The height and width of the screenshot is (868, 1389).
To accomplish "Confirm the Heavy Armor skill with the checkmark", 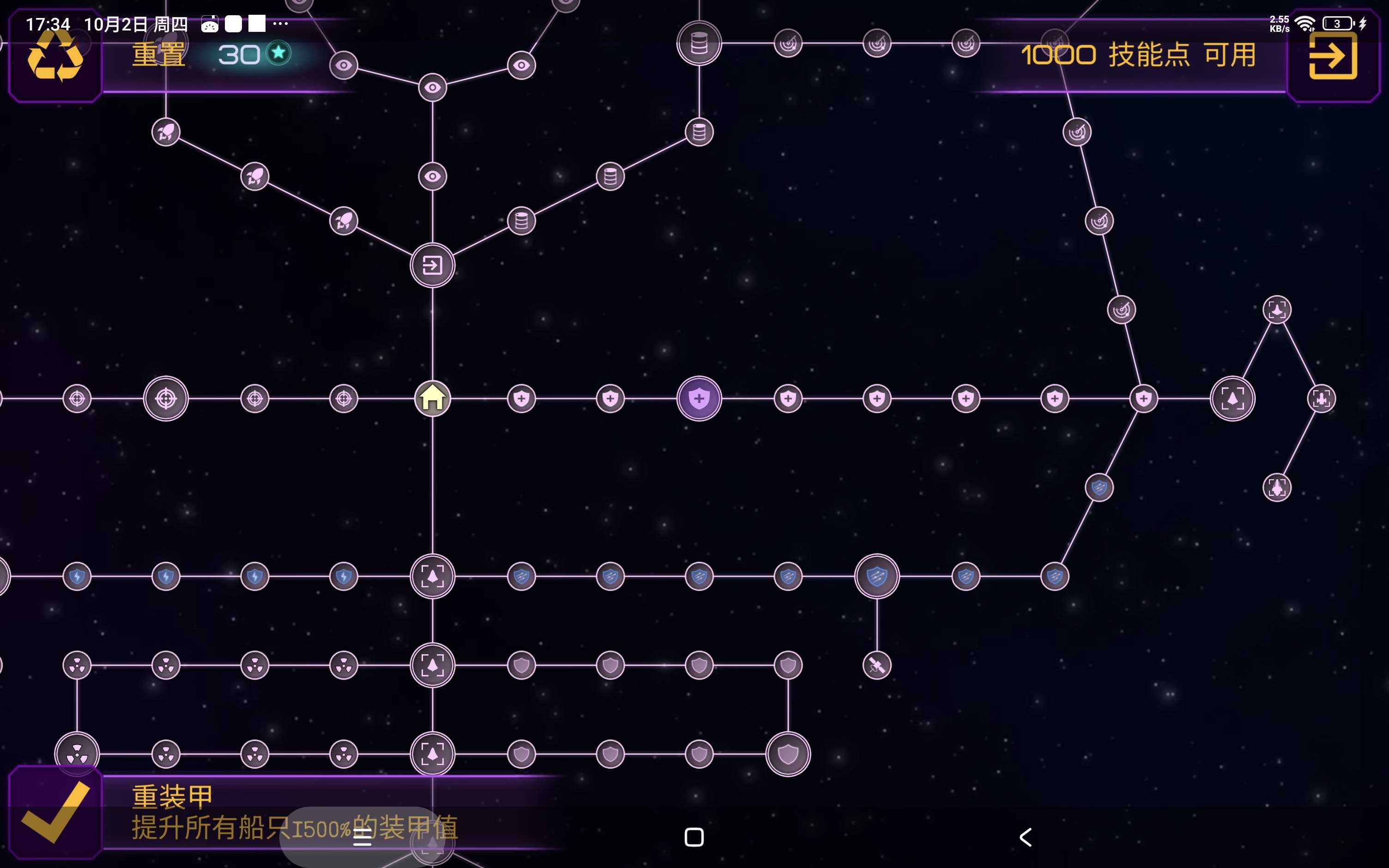I will point(55,812).
